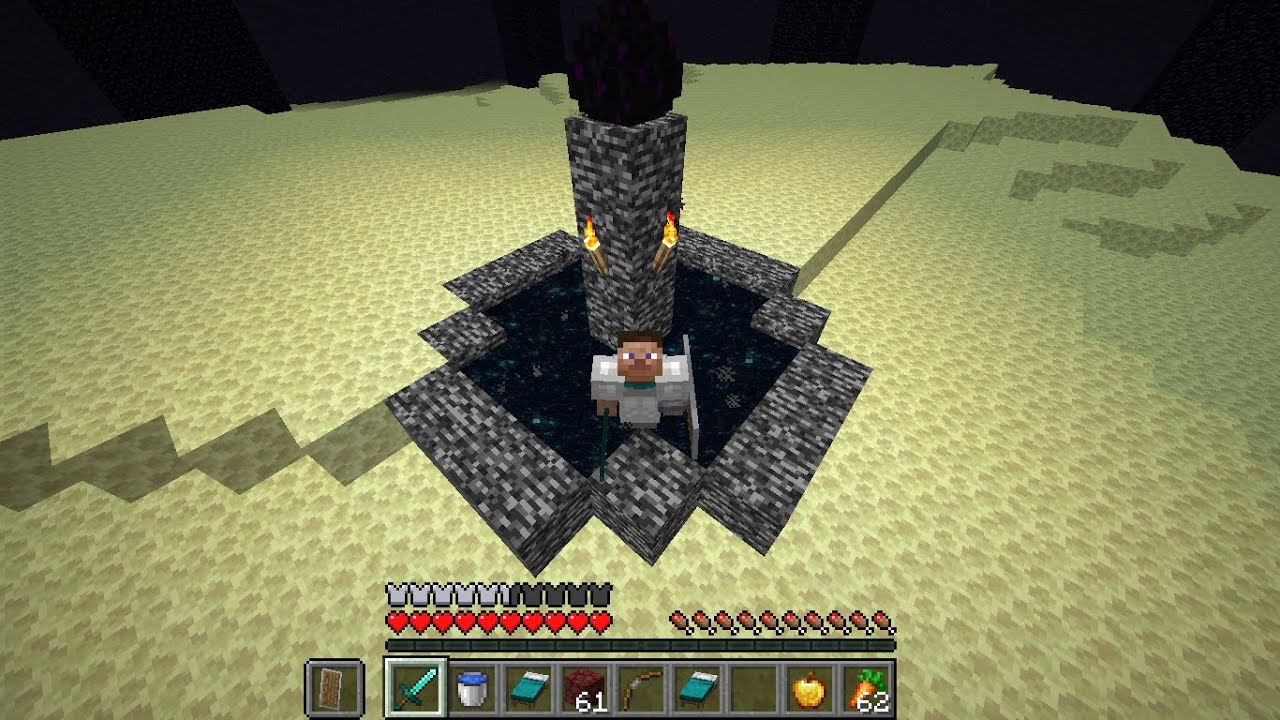Image resolution: width=1280 pixels, height=720 pixels.
Task: Equip the bow from the hotbar
Action: coord(640,688)
